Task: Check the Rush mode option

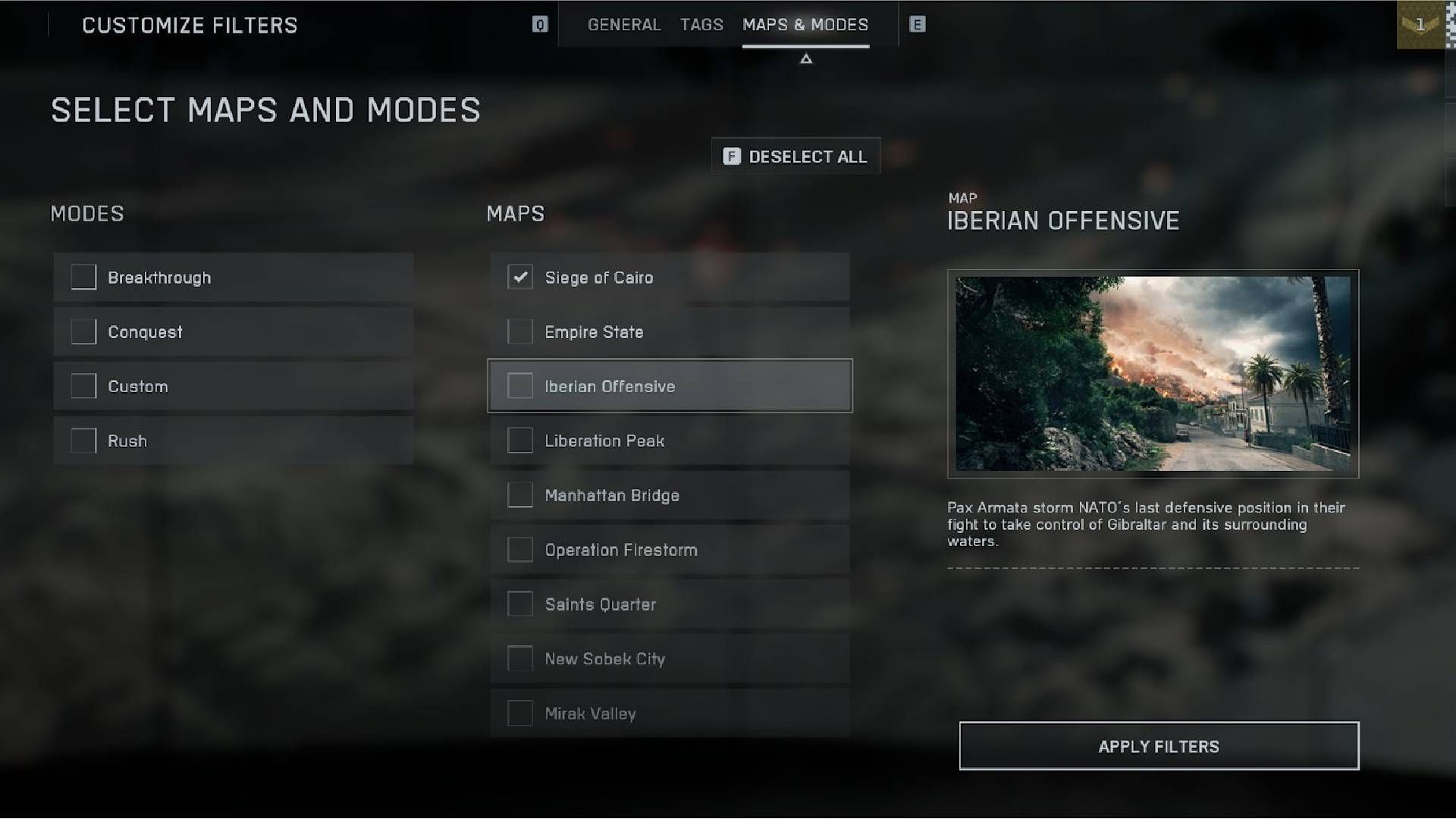Action: pyautogui.click(x=83, y=441)
